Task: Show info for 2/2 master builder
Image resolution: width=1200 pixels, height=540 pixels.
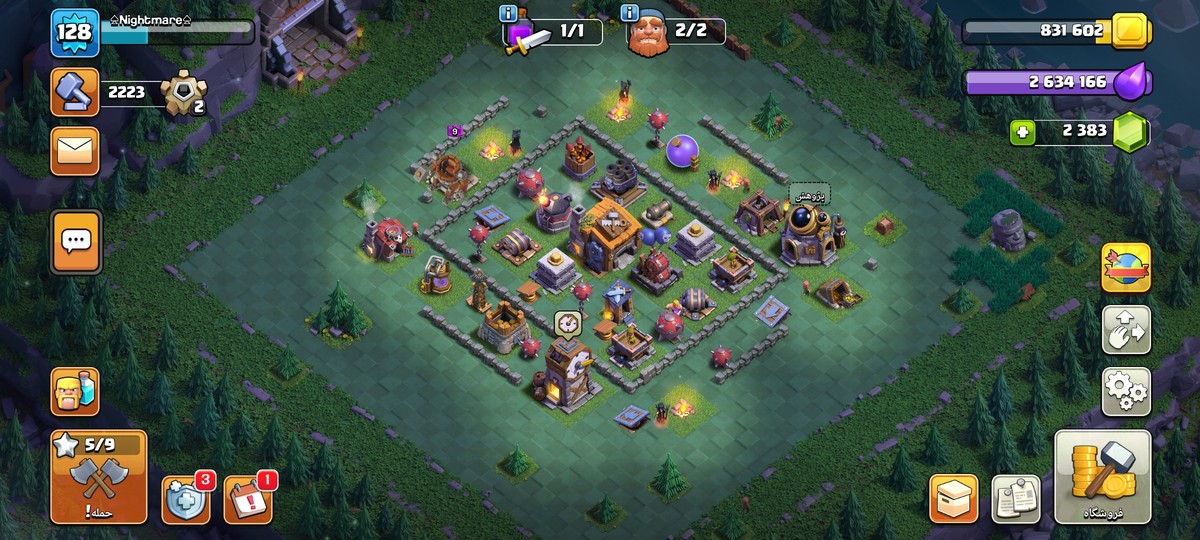Action: click(630, 14)
